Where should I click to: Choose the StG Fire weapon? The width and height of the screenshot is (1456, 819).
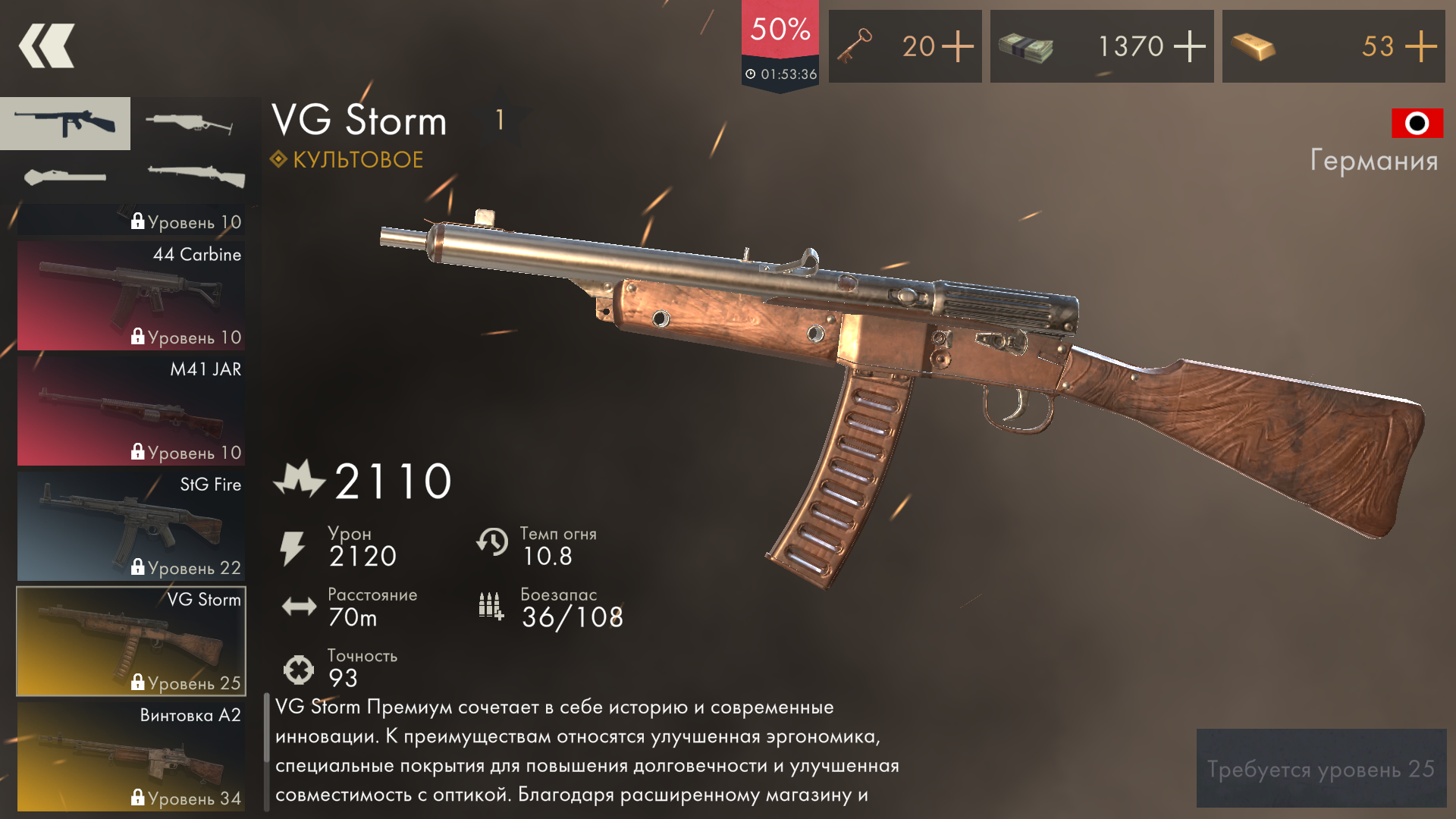[130, 526]
